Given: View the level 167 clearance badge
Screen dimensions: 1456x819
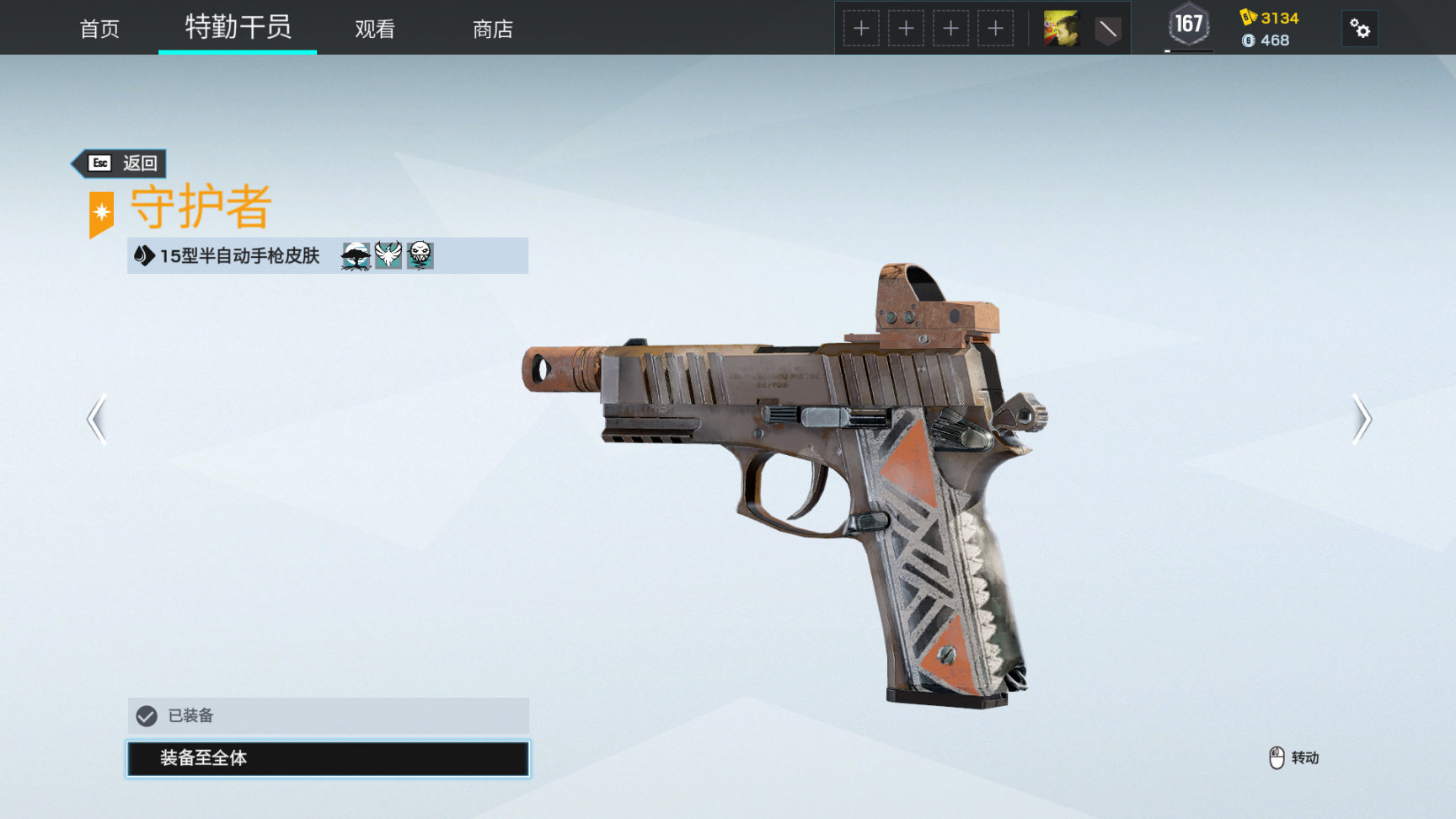Looking at the screenshot, I should tap(1189, 25).
